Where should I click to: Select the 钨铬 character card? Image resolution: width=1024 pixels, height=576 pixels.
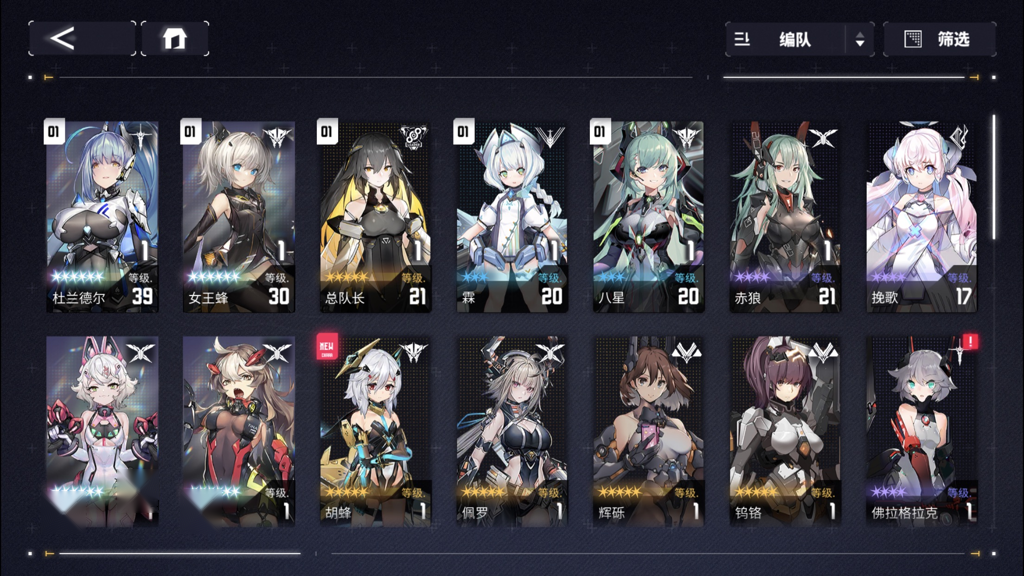784,430
